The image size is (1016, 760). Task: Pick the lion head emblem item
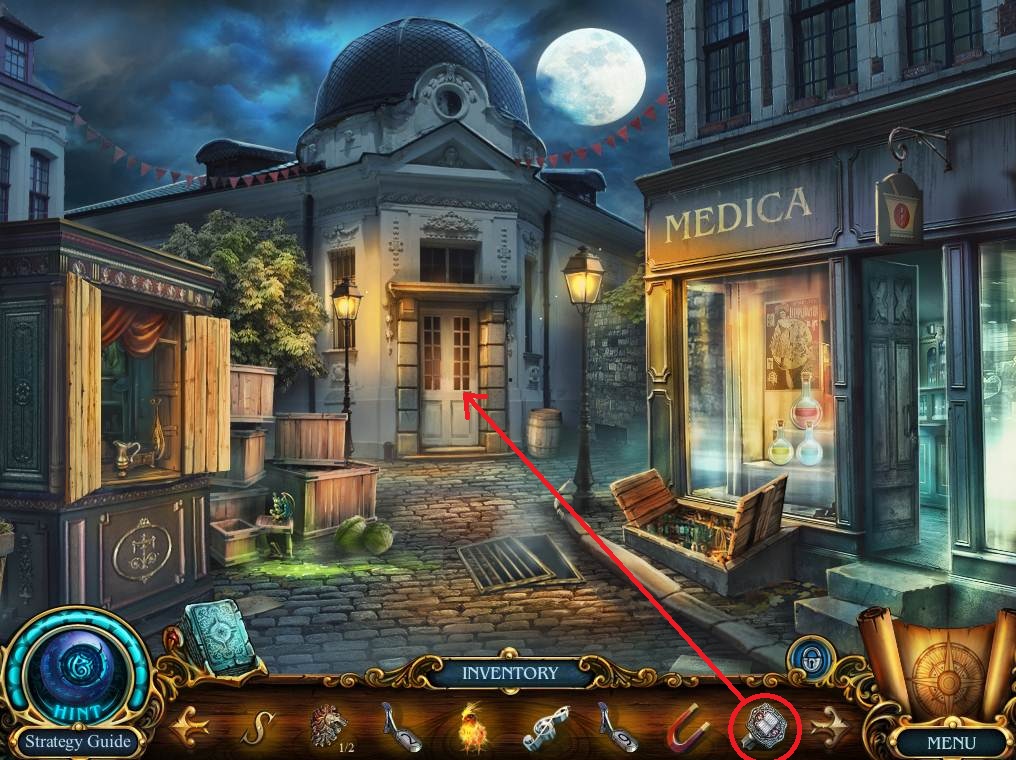pos(326,724)
